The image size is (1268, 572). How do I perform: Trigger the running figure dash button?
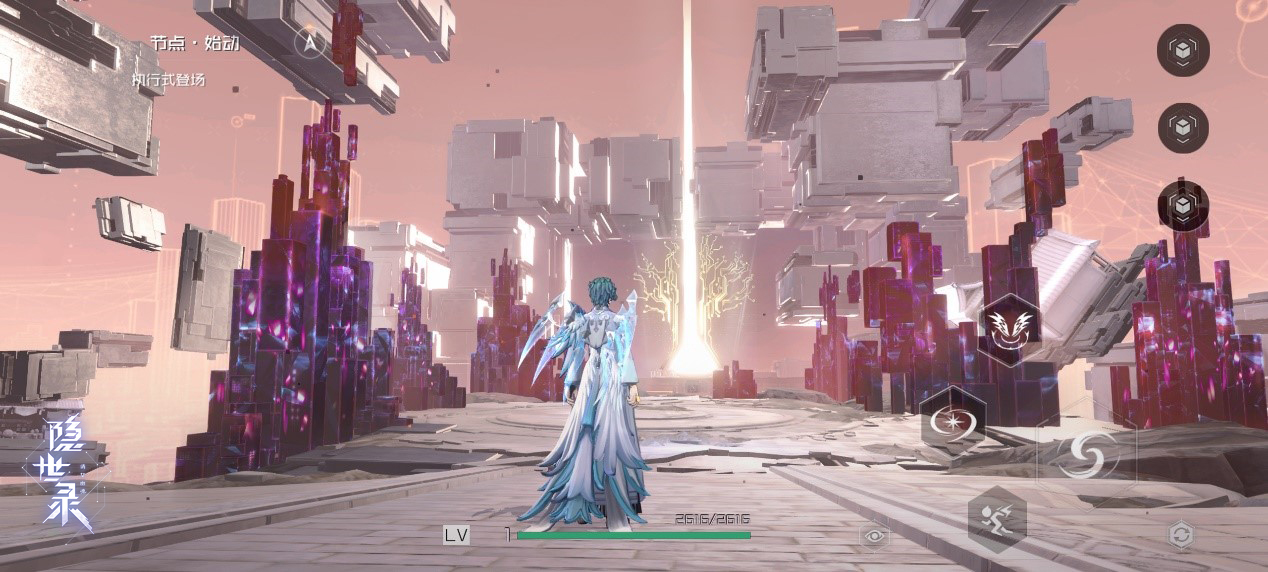tap(997, 518)
